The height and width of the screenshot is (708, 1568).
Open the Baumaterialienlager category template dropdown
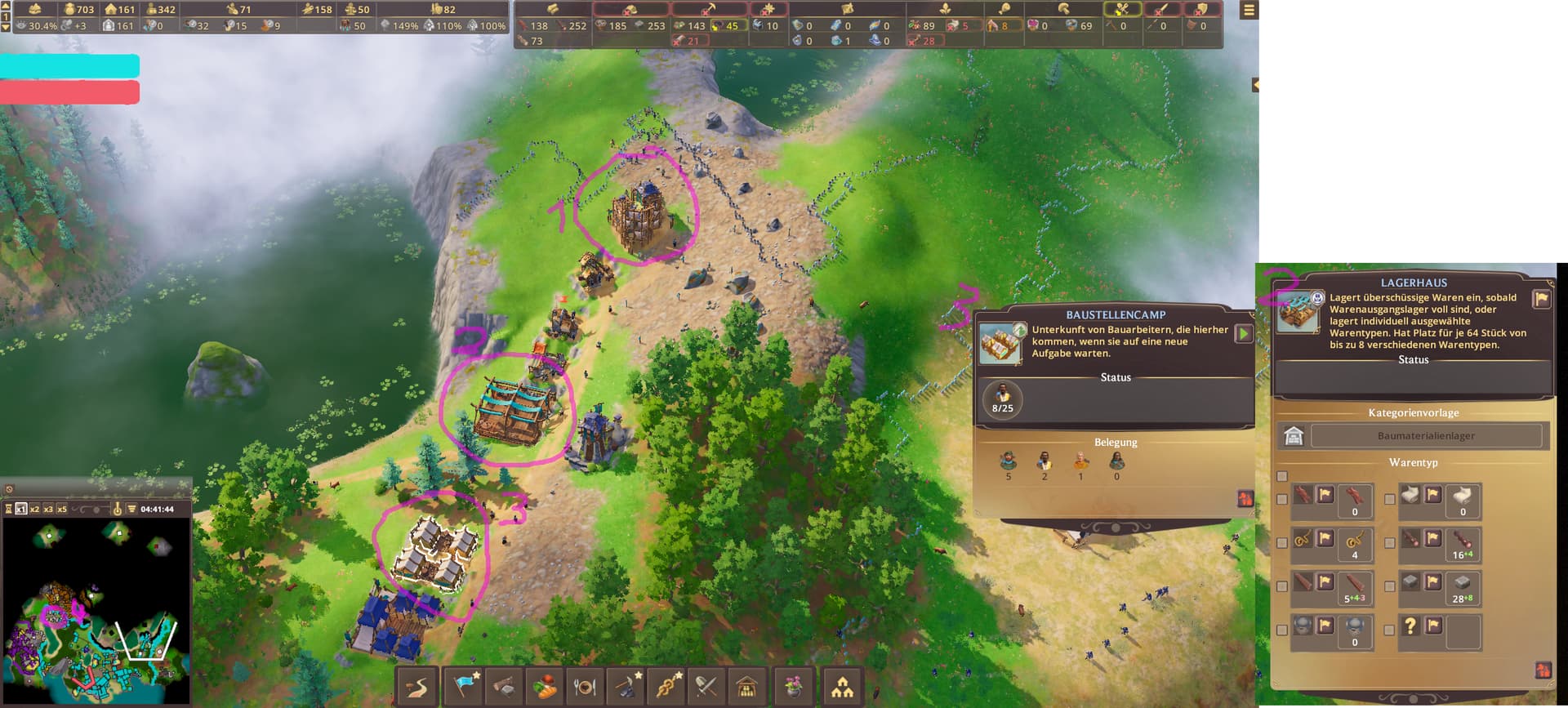1426,436
